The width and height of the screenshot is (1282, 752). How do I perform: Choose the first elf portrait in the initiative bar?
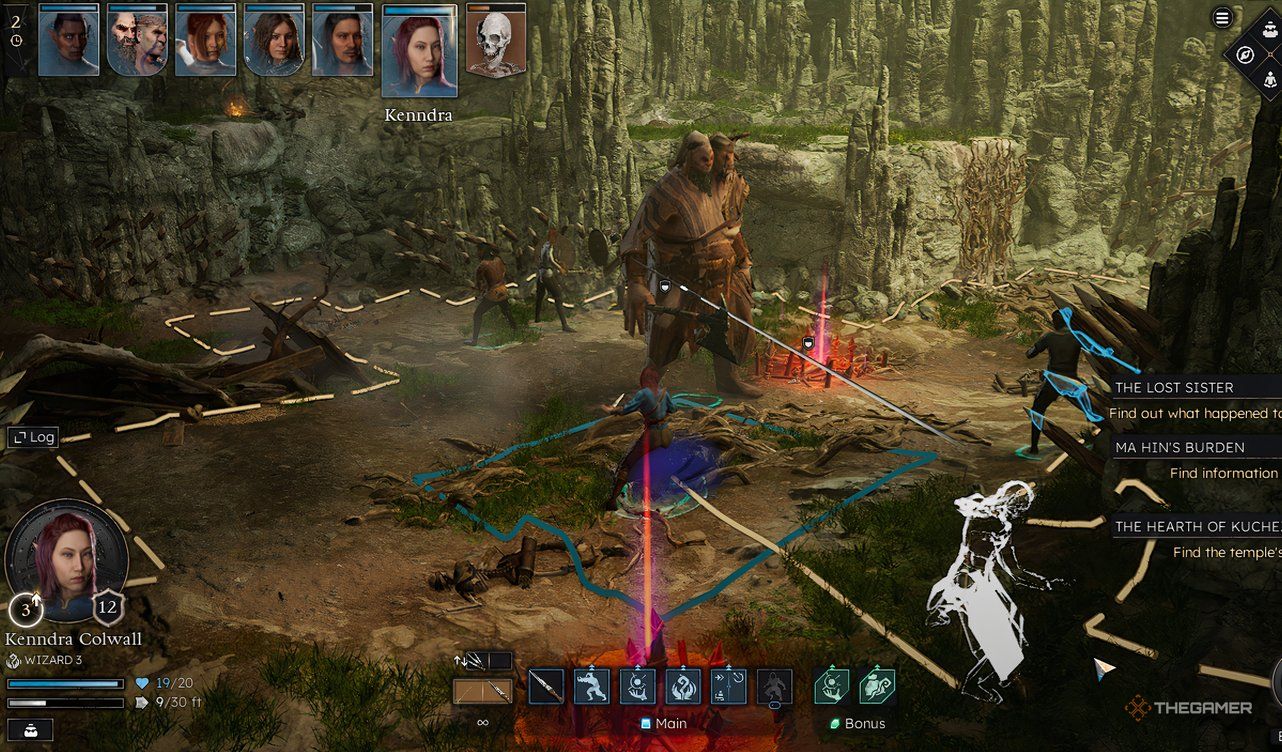[68, 40]
